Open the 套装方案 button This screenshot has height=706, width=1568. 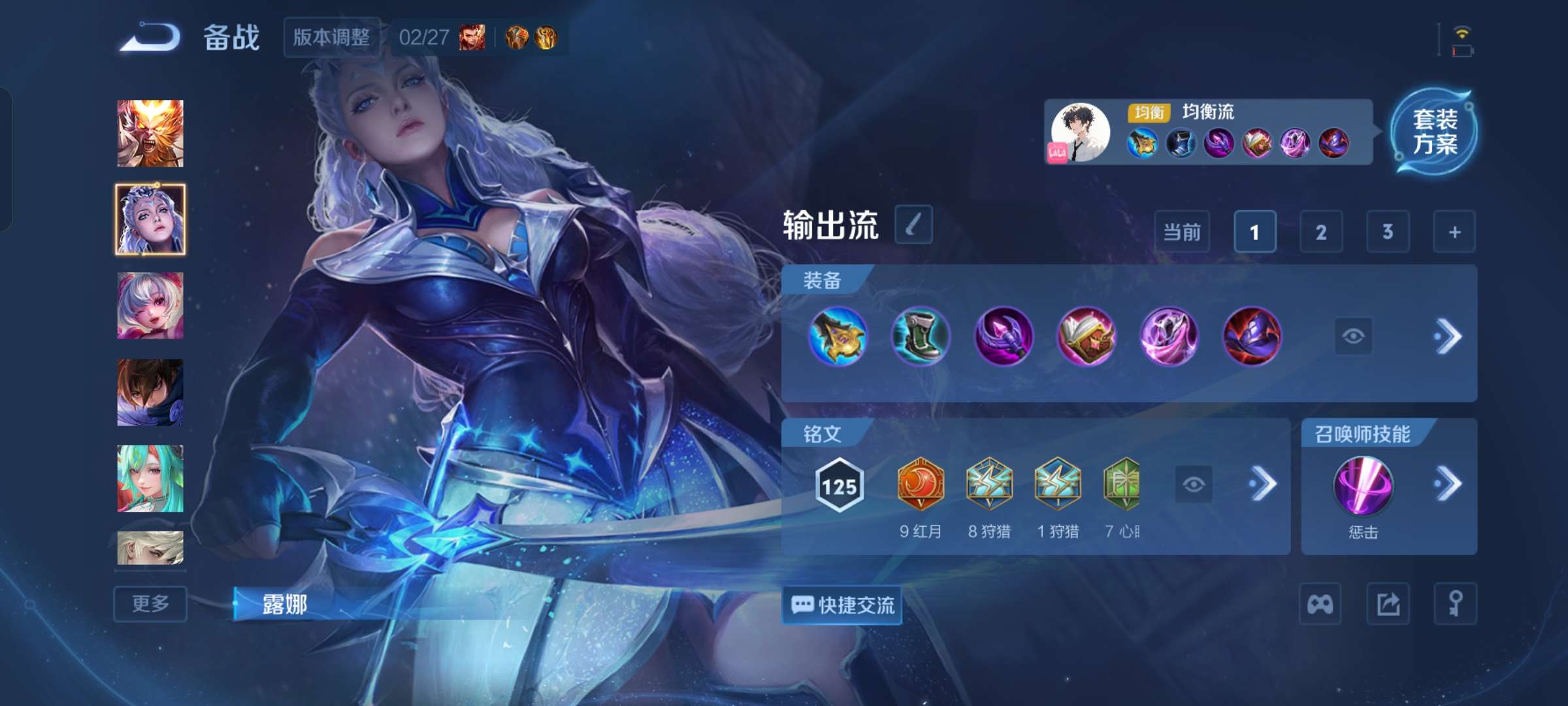pos(1437,132)
